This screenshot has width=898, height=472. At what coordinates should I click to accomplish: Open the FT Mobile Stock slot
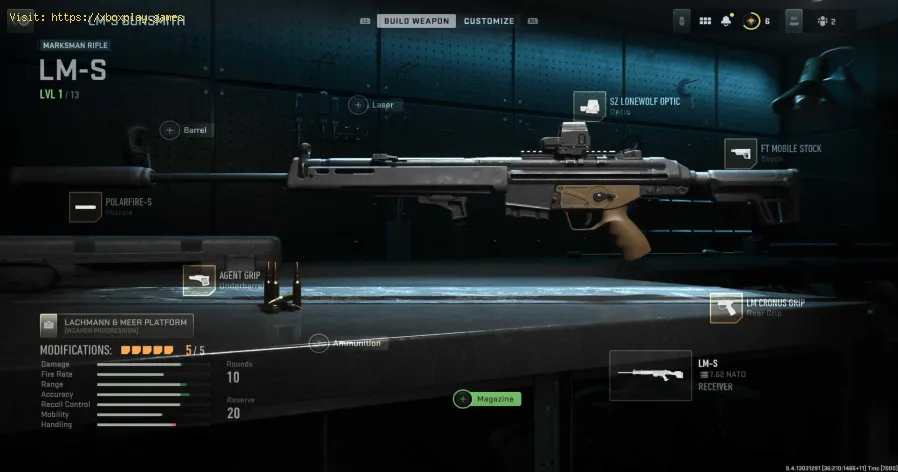[x=740, y=153]
